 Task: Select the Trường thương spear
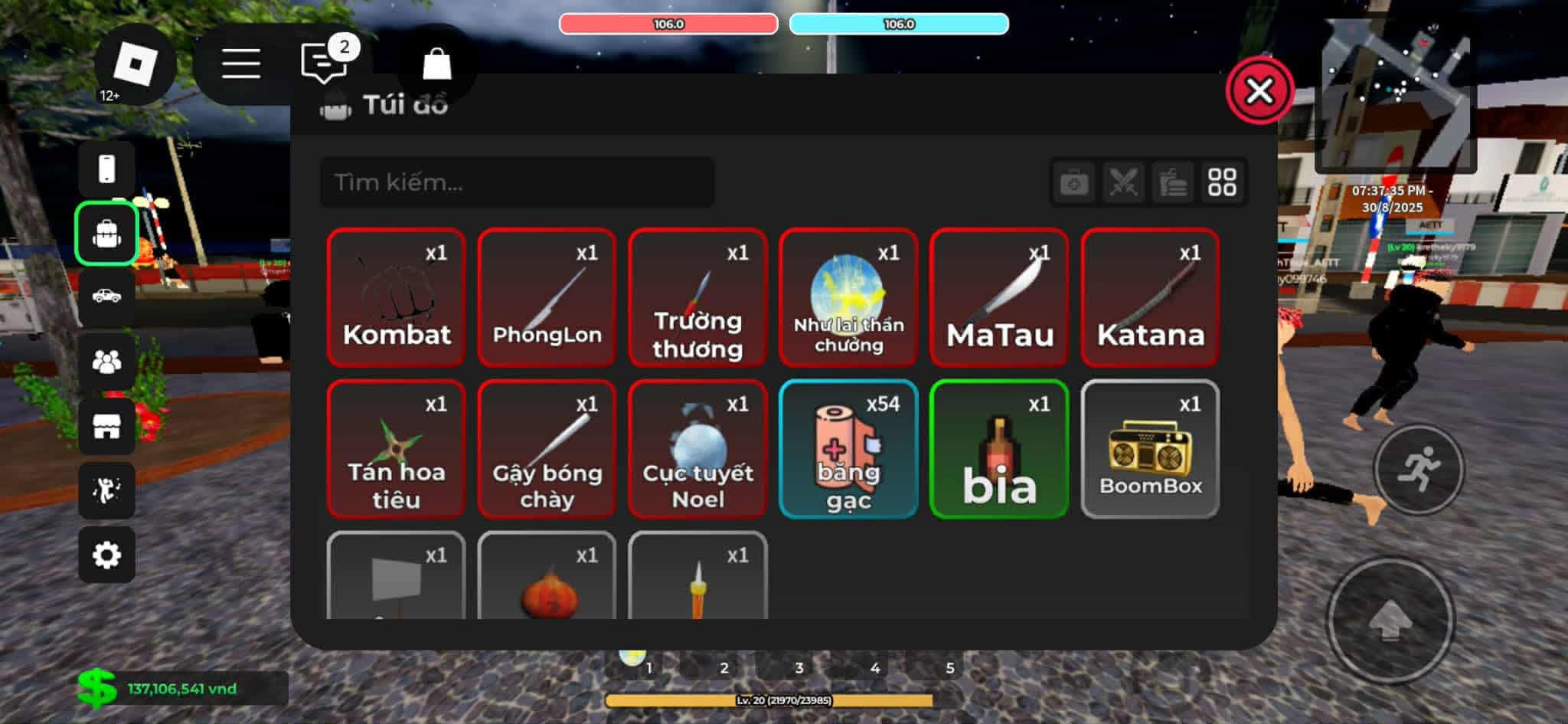[697, 297]
